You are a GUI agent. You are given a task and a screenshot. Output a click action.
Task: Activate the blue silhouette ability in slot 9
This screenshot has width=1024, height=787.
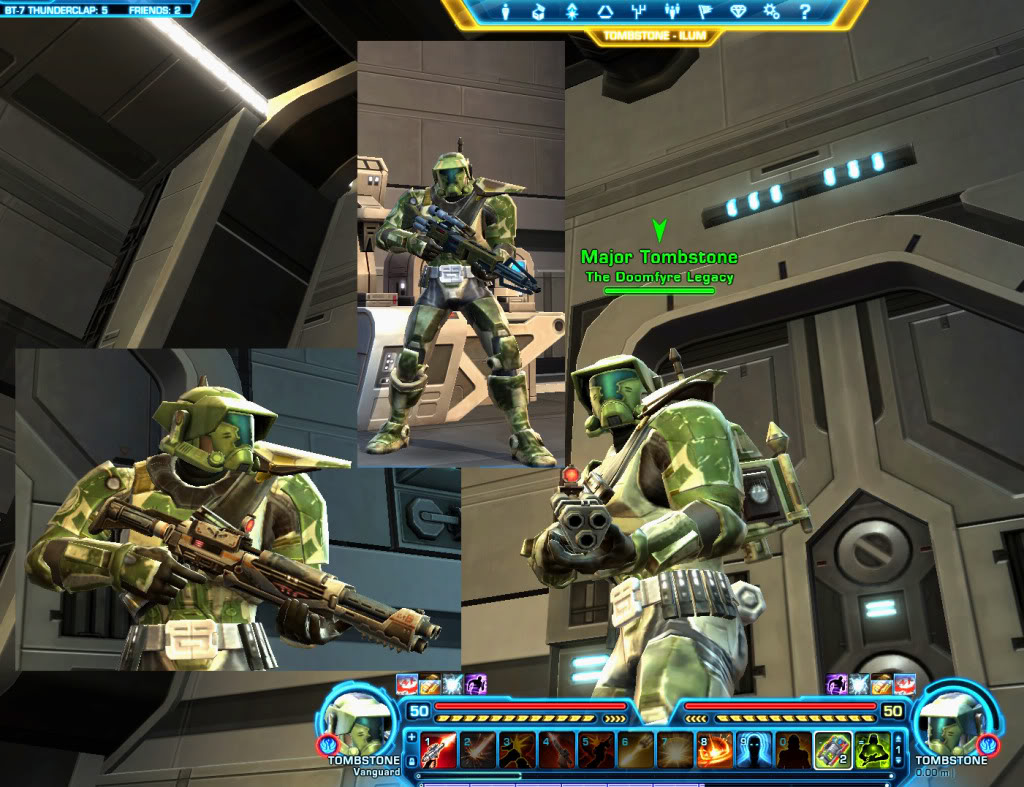(753, 749)
